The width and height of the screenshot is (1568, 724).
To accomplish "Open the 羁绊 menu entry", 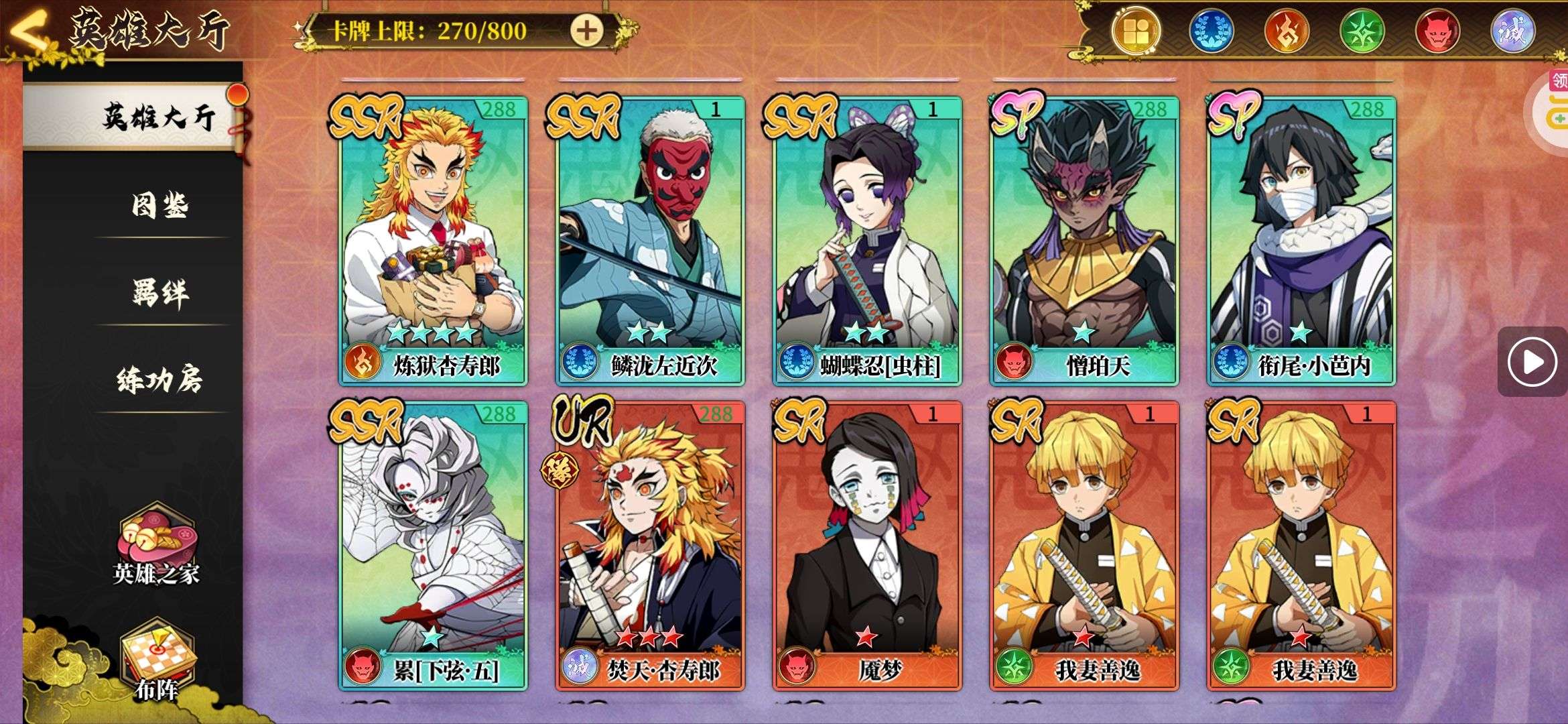I will pos(159,292).
